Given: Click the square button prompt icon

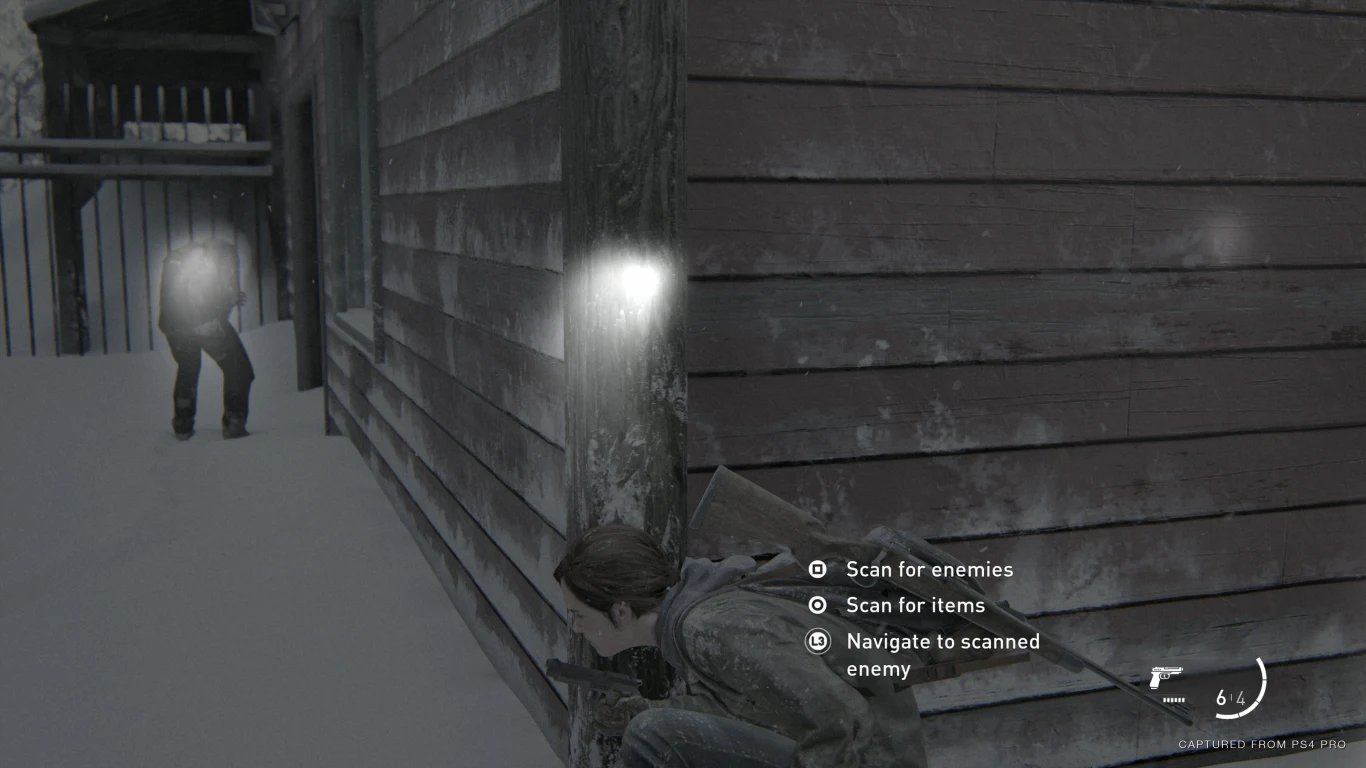Looking at the screenshot, I should pyautogui.click(x=817, y=569).
